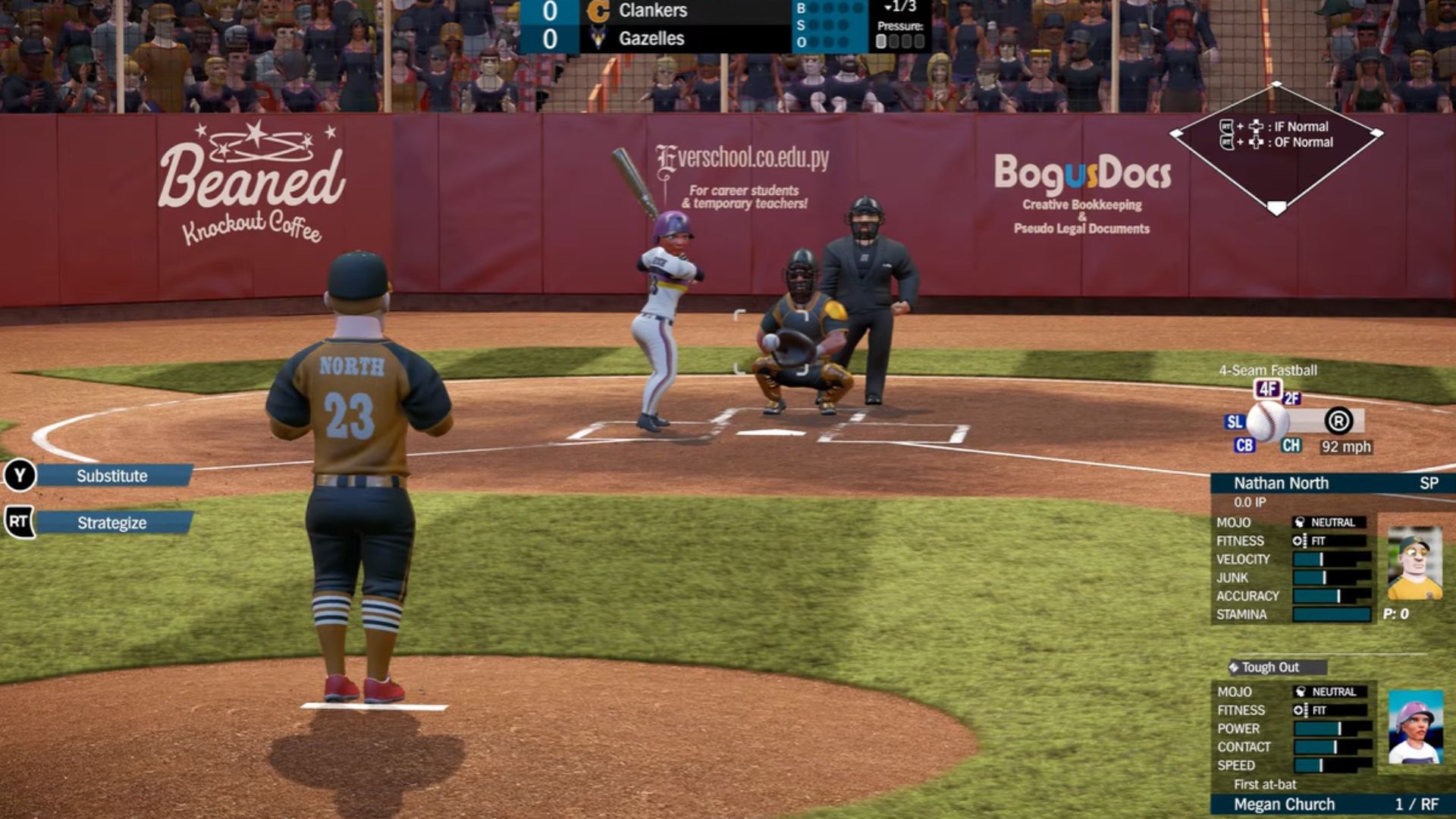Open the Gazelles team scoreboard entry
Screen dimensions: 1456x819
[x=652, y=39]
